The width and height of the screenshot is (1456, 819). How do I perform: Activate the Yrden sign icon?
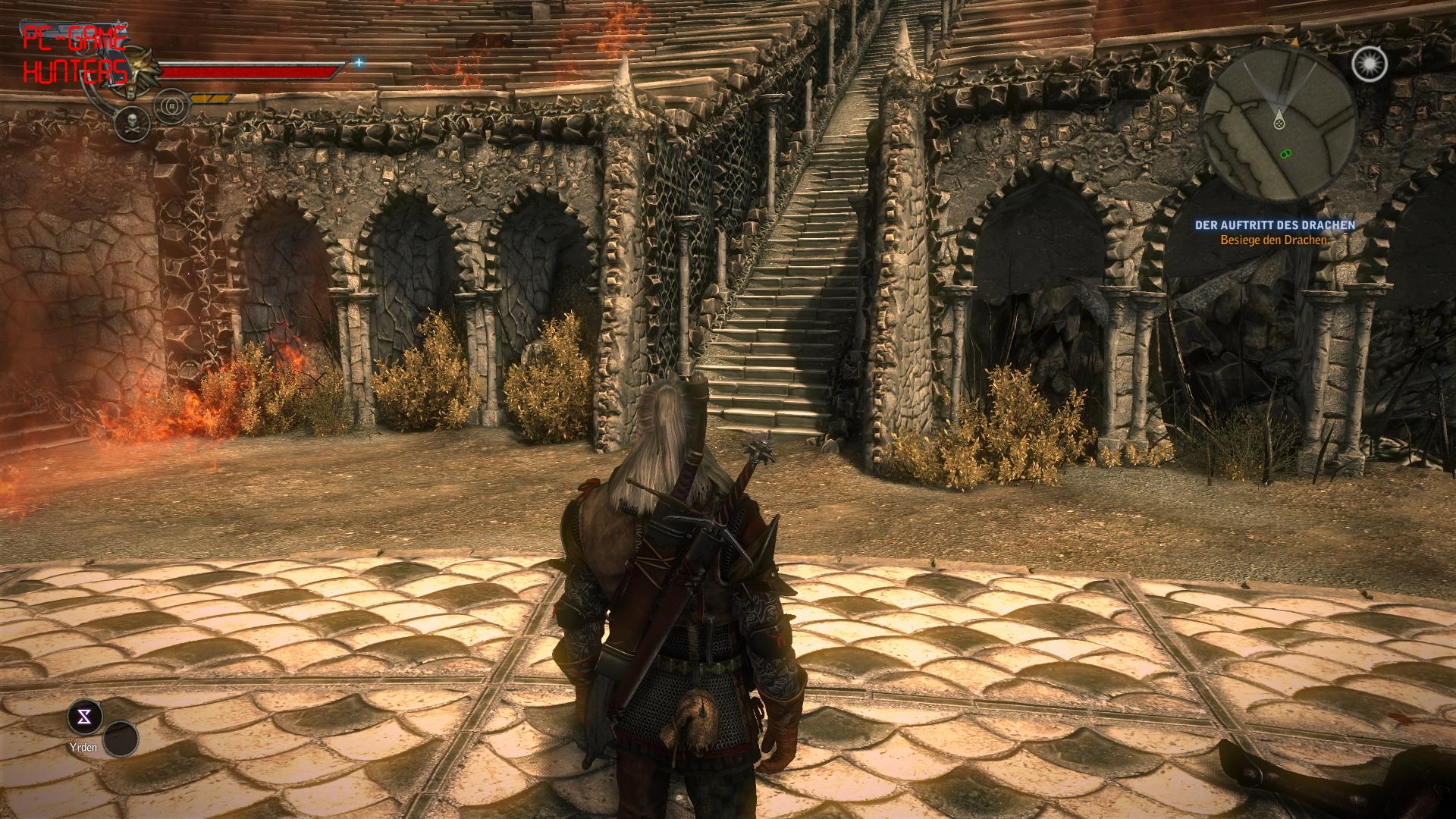[x=85, y=717]
